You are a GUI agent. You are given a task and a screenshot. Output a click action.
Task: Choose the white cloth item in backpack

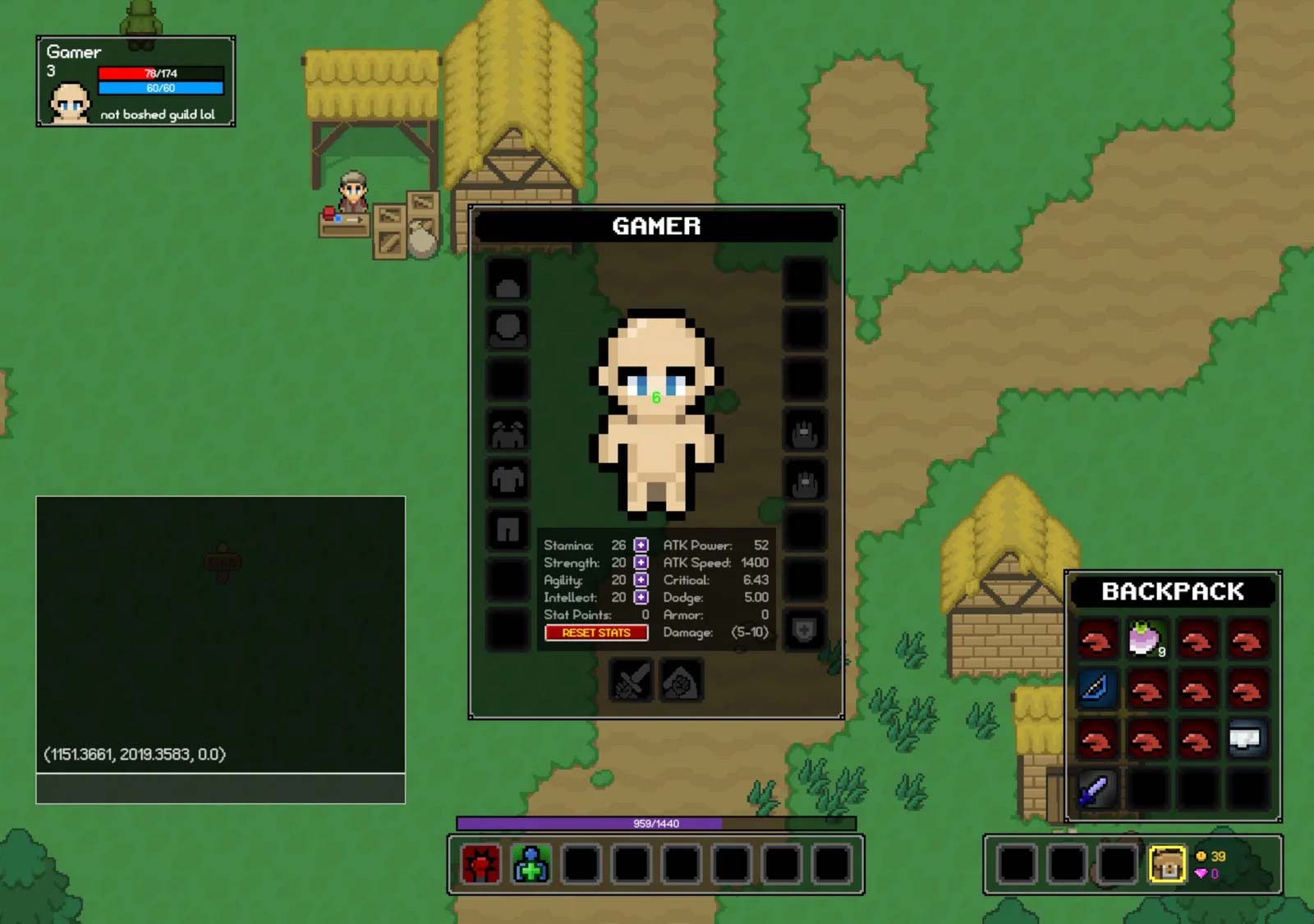(x=1247, y=739)
